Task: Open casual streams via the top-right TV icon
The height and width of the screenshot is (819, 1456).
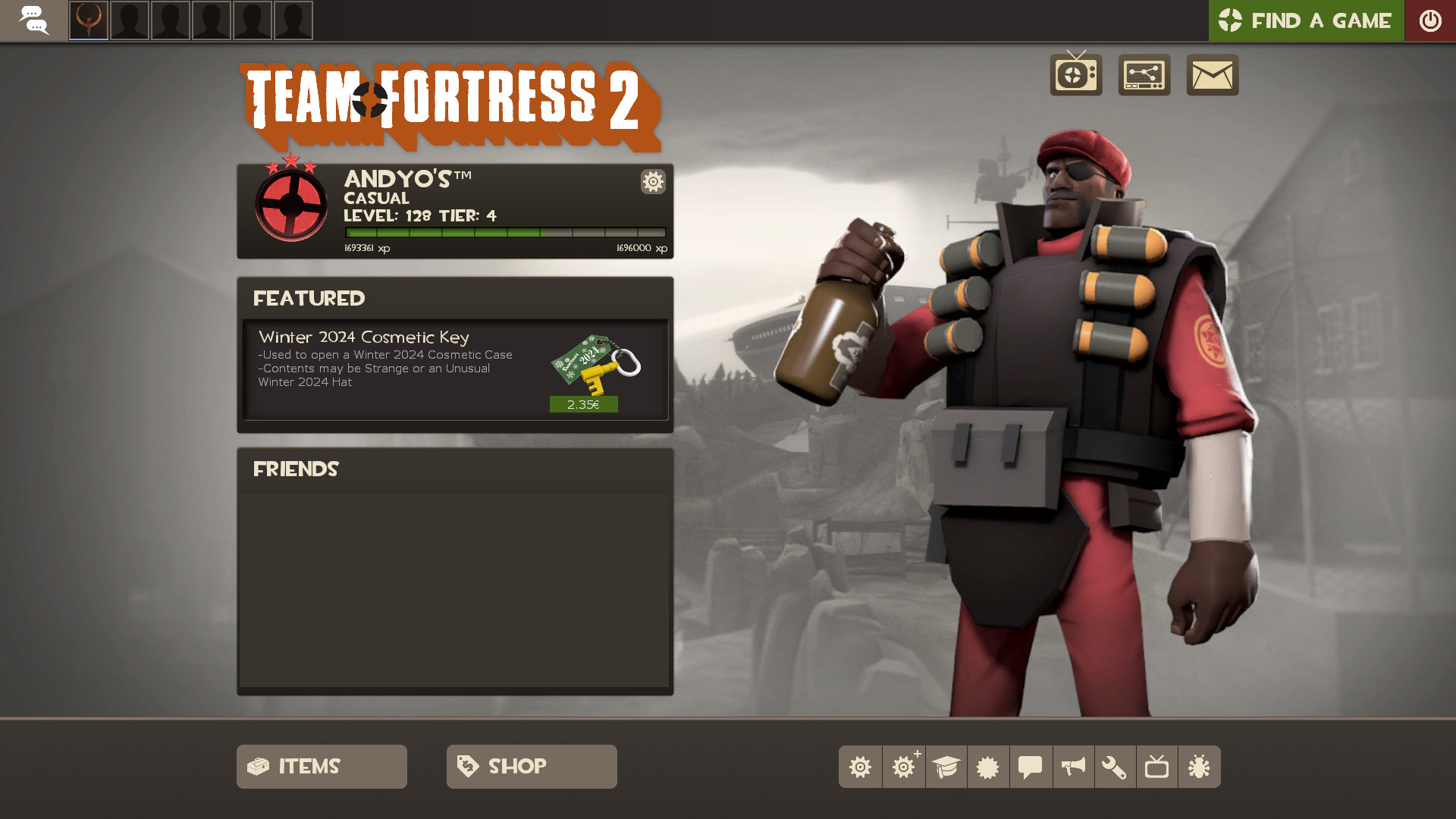Action: pyautogui.click(x=1077, y=75)
